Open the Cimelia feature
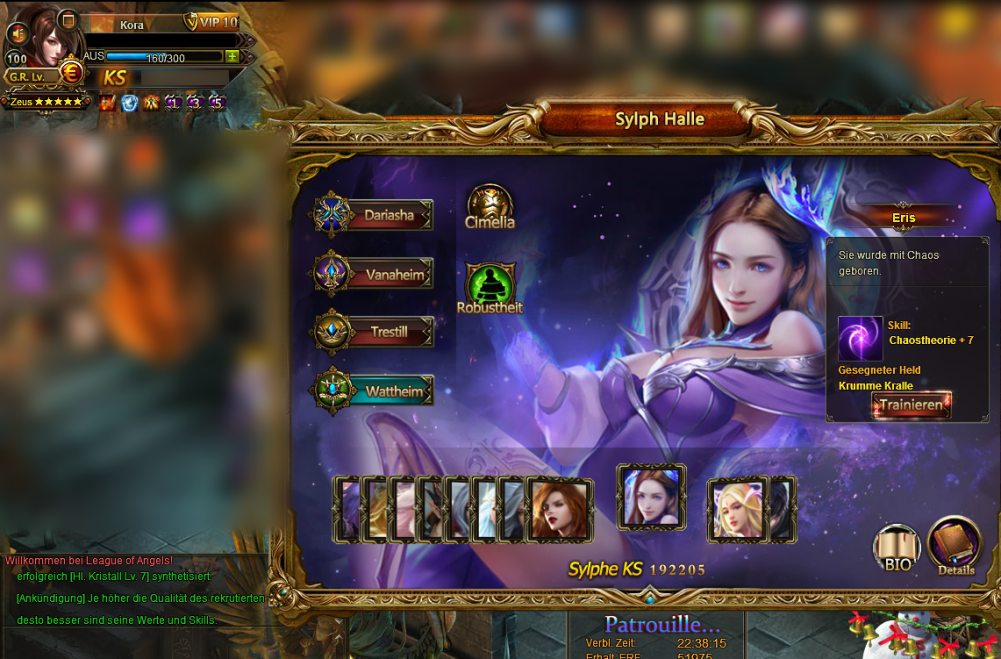The width and height of the screenshot is (1001, 659). (x=490, y=206)
